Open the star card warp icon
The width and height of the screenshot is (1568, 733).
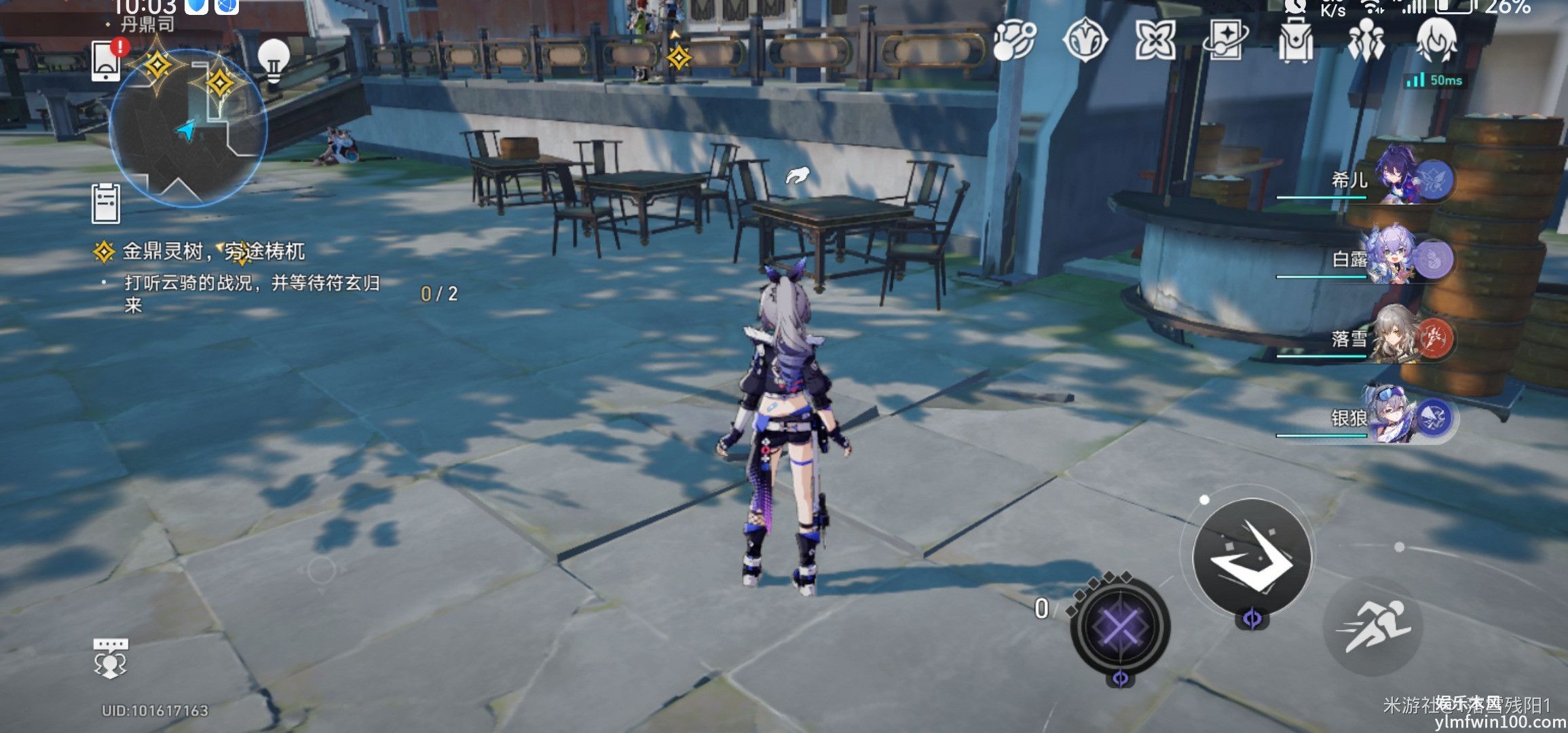pyautogui.click(x=1226, y=39)
